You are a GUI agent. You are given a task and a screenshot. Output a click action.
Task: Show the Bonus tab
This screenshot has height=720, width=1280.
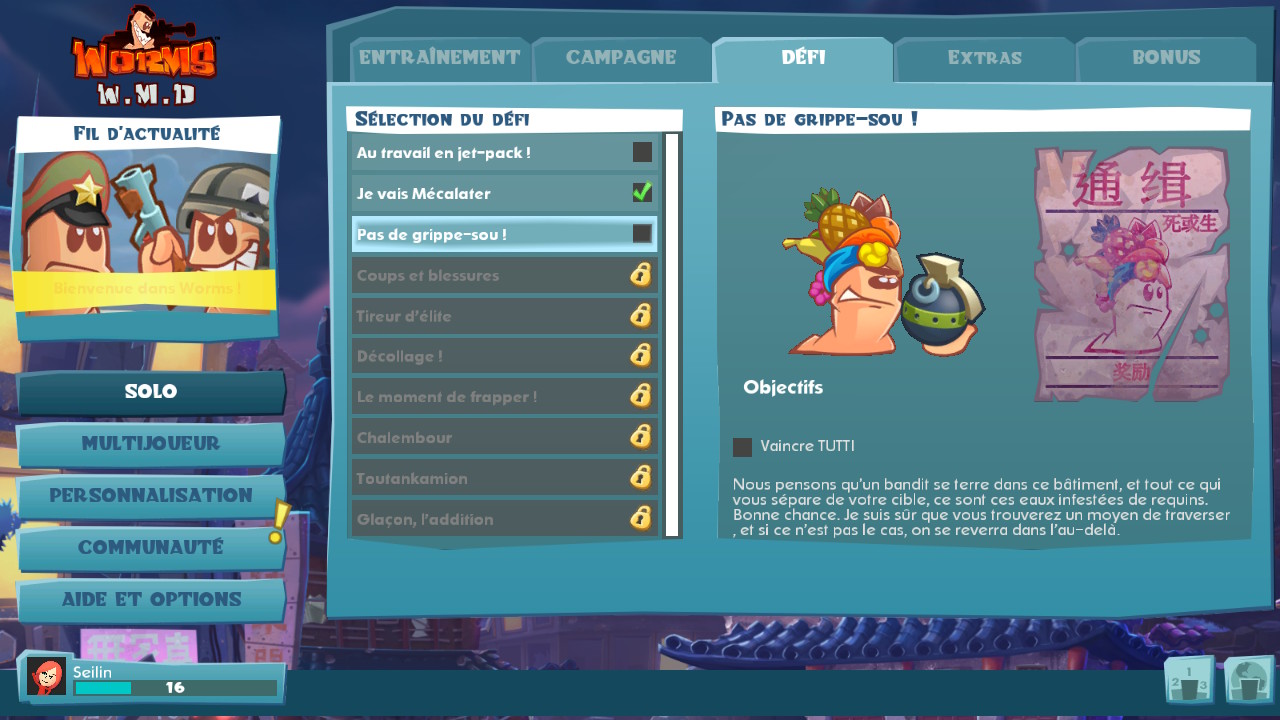(1166, 58)
